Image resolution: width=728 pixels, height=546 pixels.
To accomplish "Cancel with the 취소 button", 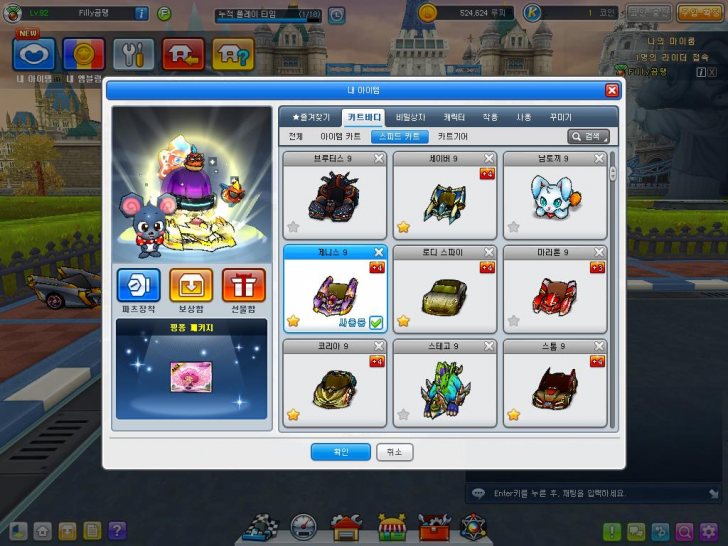I will click(x=394, y=452).
